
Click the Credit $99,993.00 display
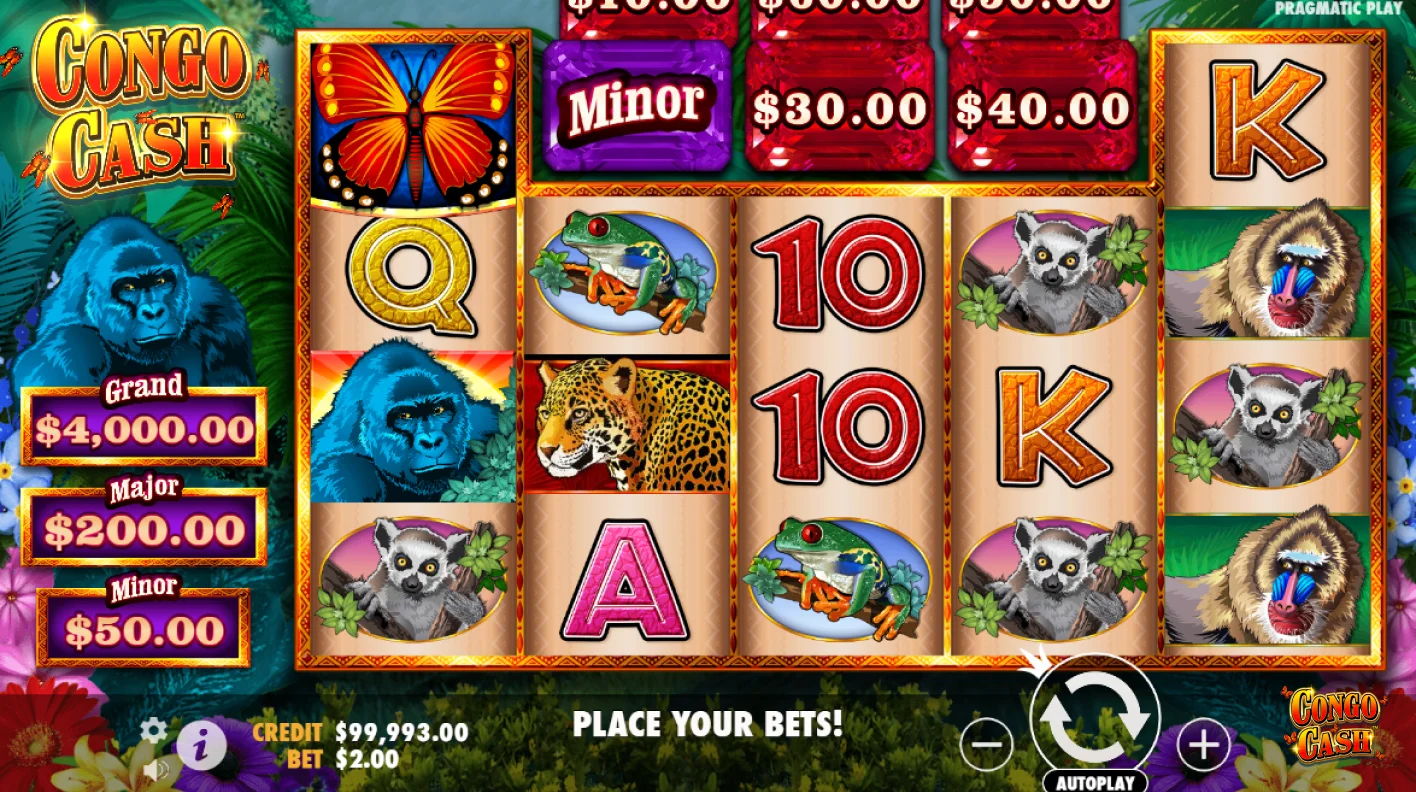[x=360, y=731]
